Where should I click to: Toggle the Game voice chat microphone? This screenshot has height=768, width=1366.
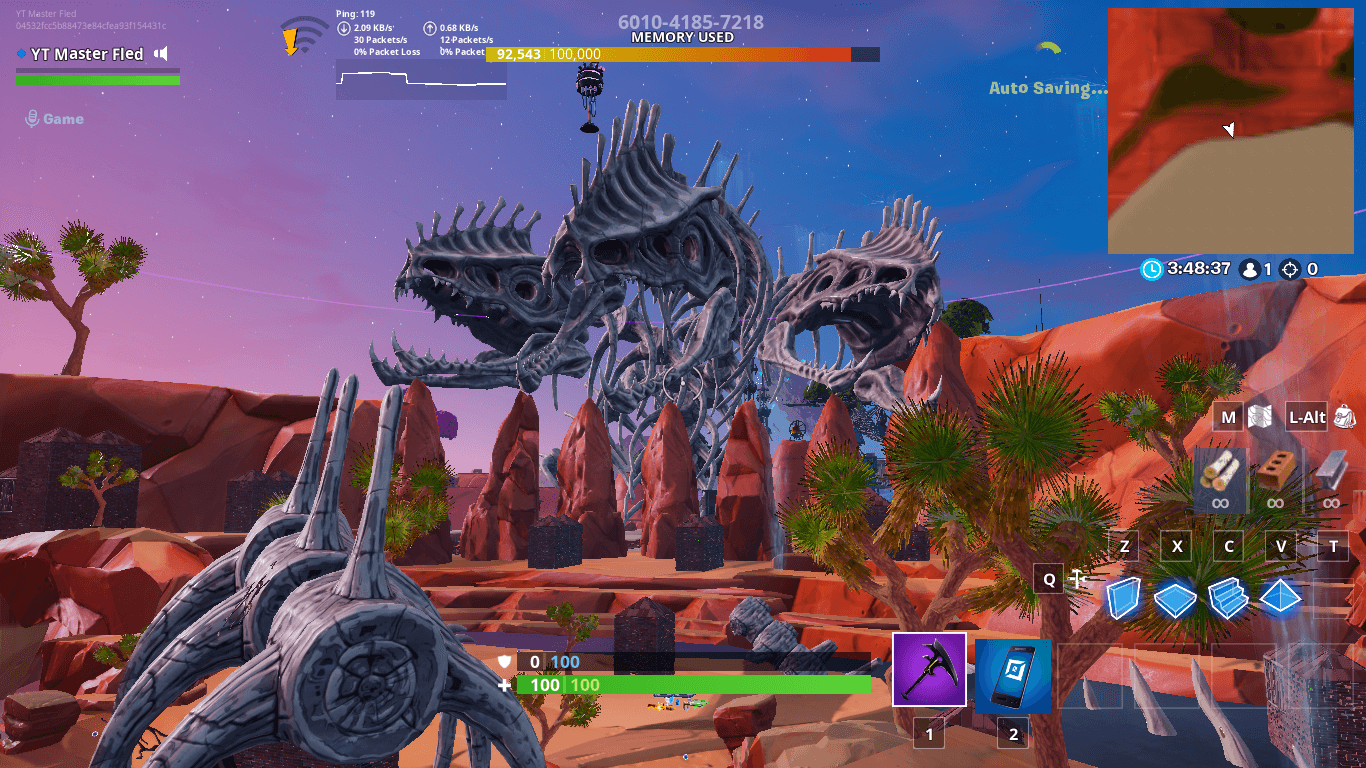[x=32, y=119]
